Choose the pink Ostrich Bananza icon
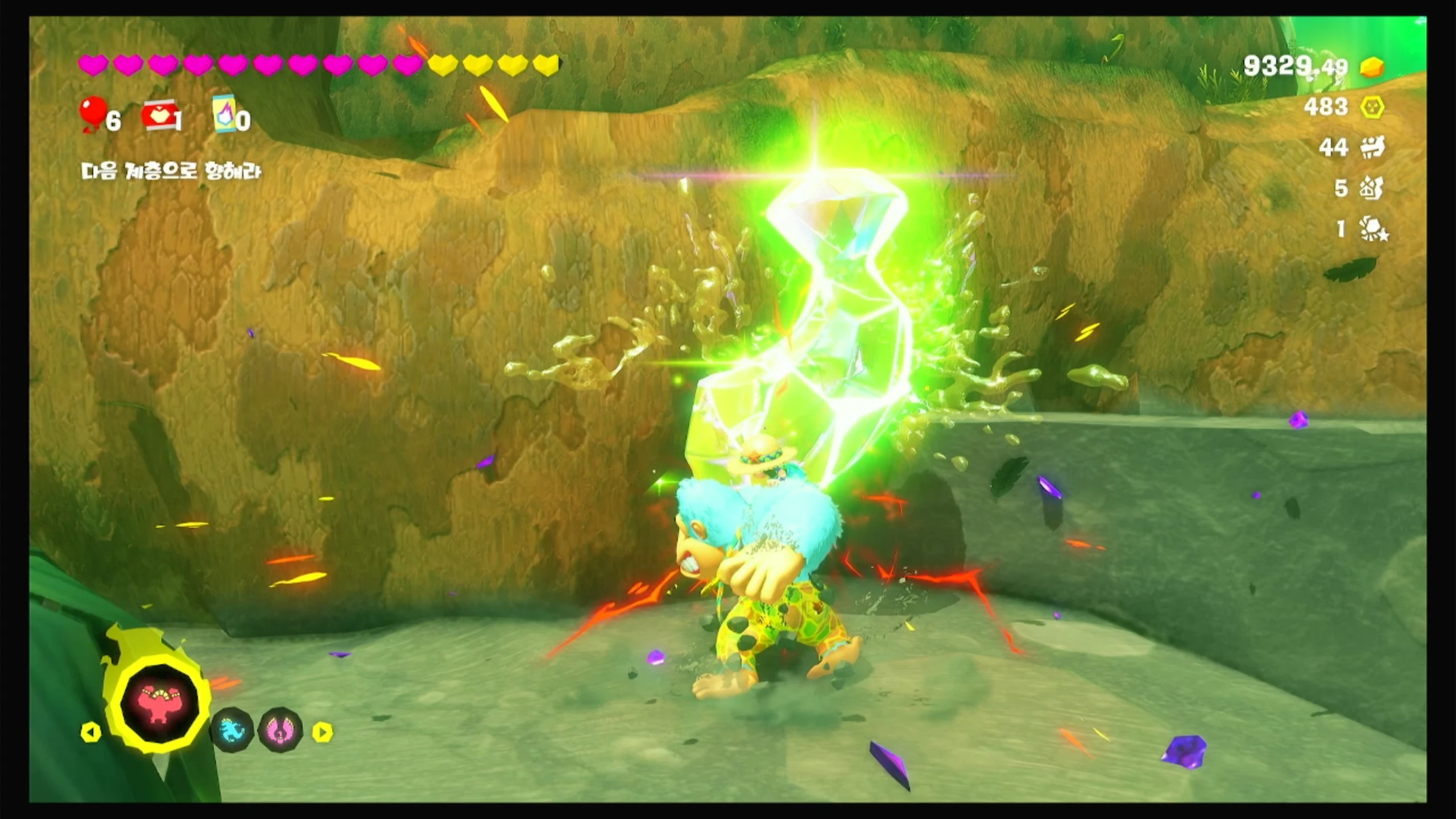This screenshot has width=1456, height=819. [280, 730]
